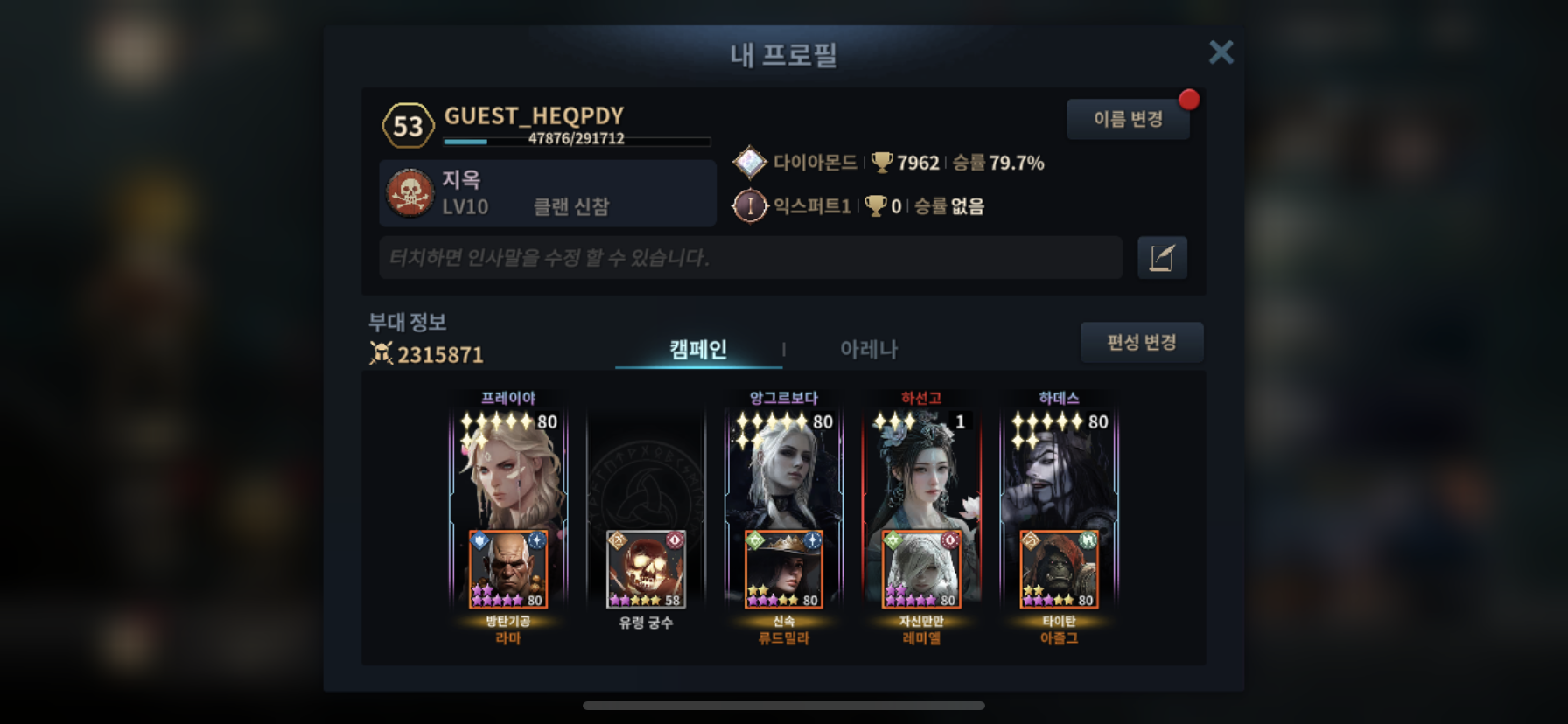The height and width of the screenshot is (724, 1568).
Task: Close the 내 프로필 profile window
Action: tap(1221, 52)
